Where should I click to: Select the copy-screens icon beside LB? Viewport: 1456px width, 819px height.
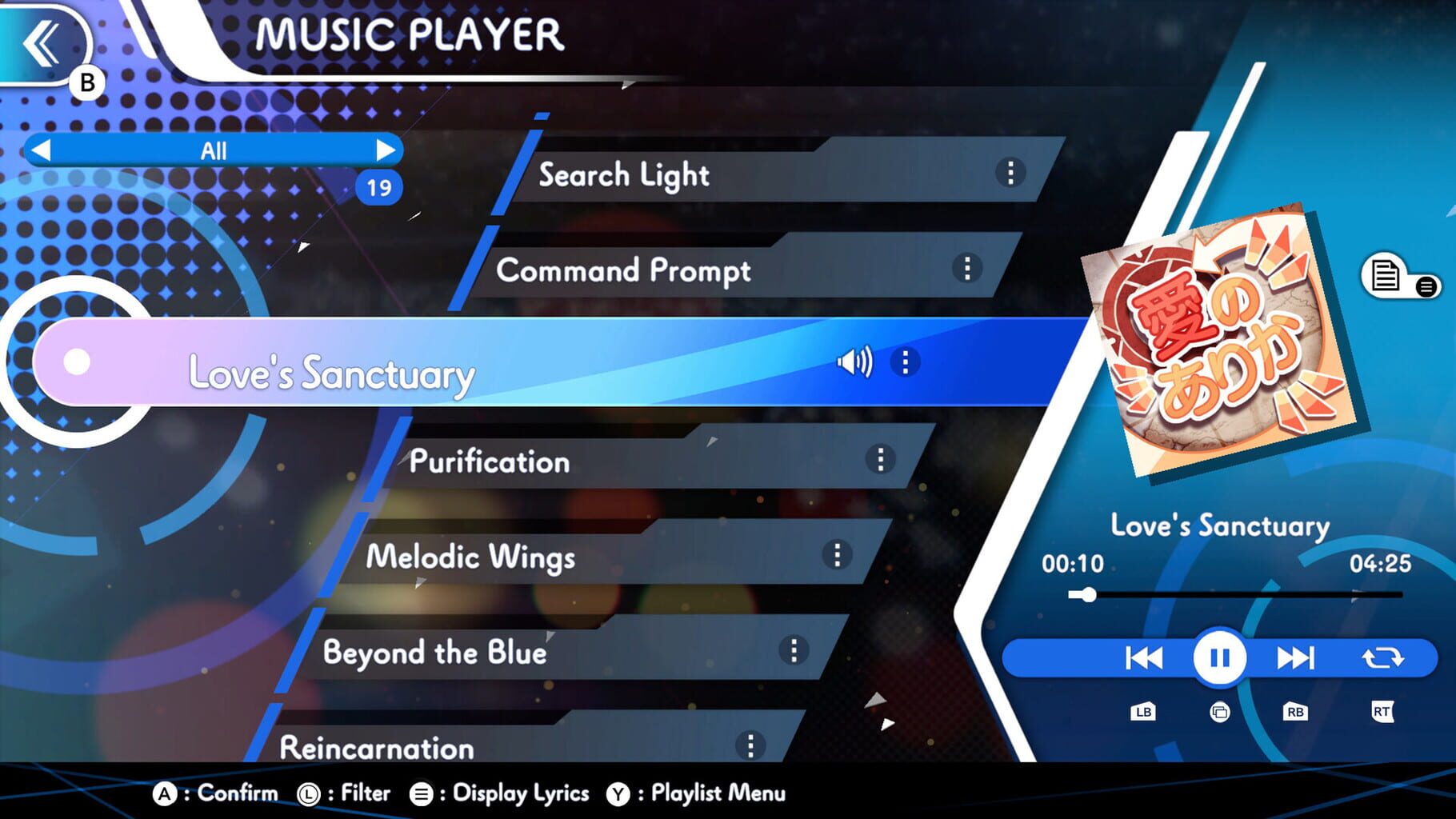[x=1219, y=712]
